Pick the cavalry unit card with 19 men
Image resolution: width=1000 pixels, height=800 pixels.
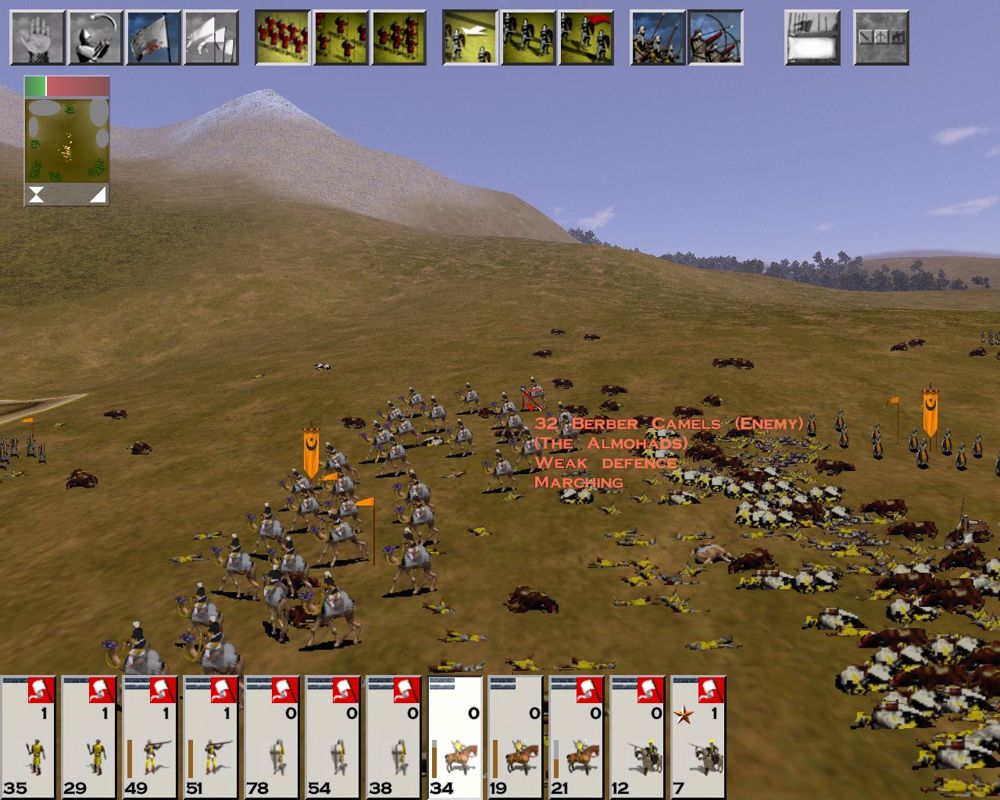[x=516, y=737]
